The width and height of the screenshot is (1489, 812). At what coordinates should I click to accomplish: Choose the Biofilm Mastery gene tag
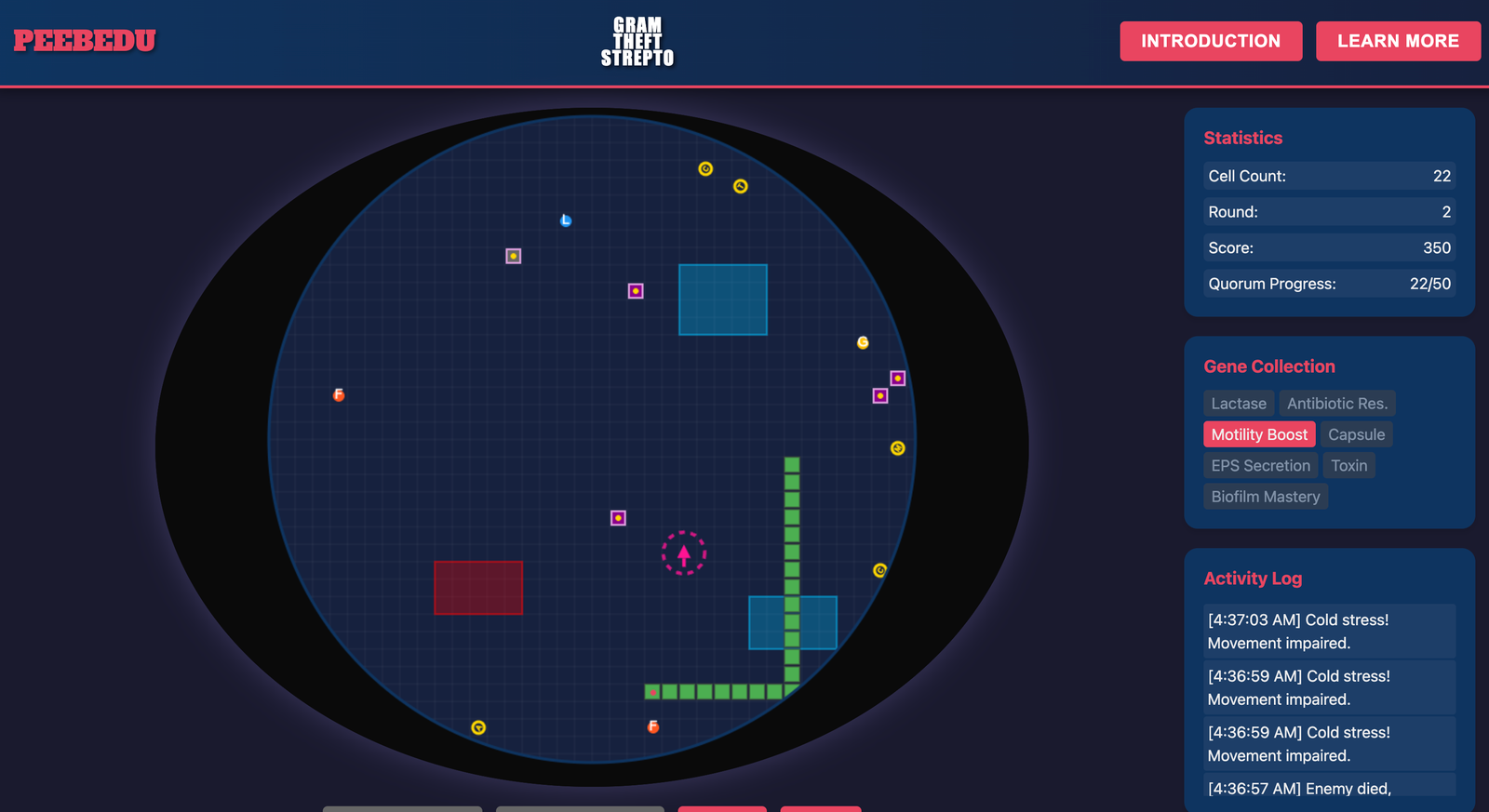(1265, 497)
